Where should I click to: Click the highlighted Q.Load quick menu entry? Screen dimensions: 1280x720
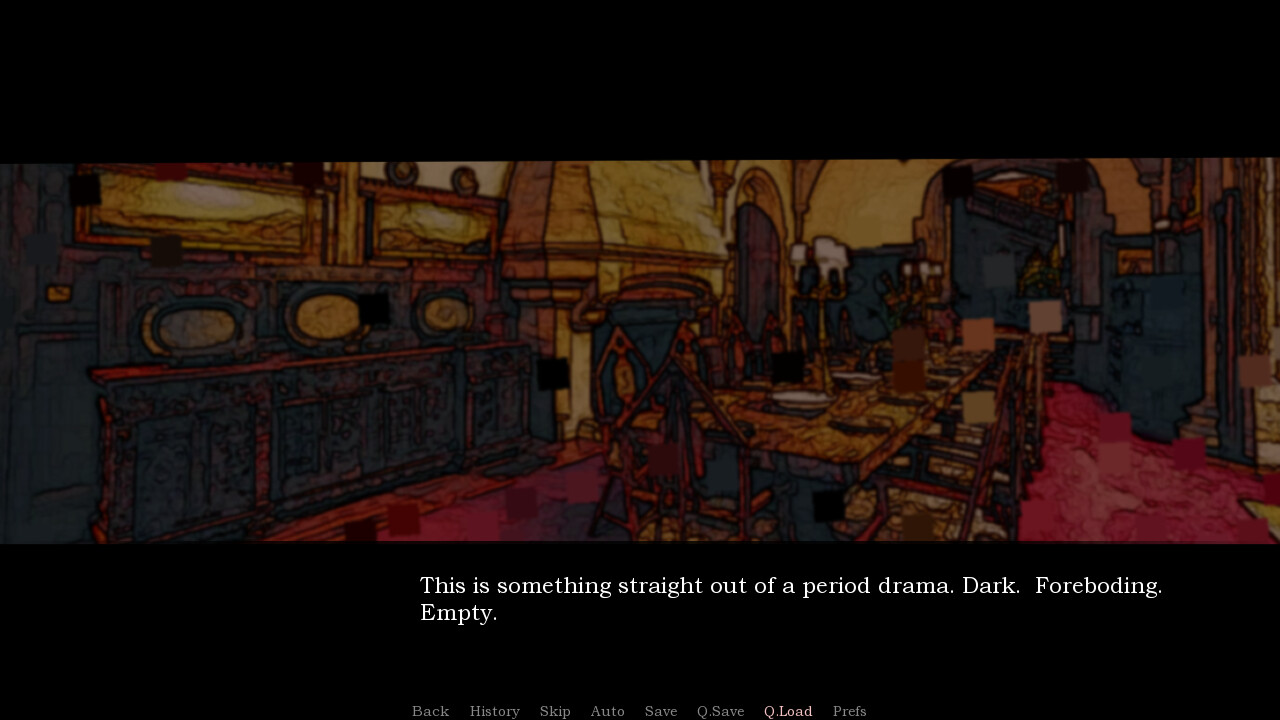tap(787, 711)
